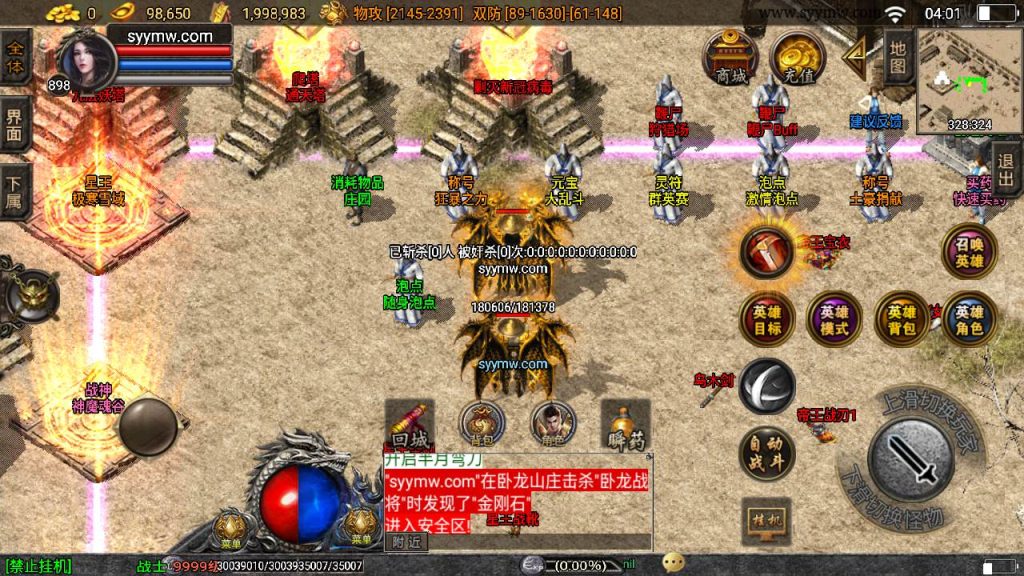The height and width of the screenshot is (576, 1024).
Task: Open the 背包 bag icon
Action: (x=482, y=425)
